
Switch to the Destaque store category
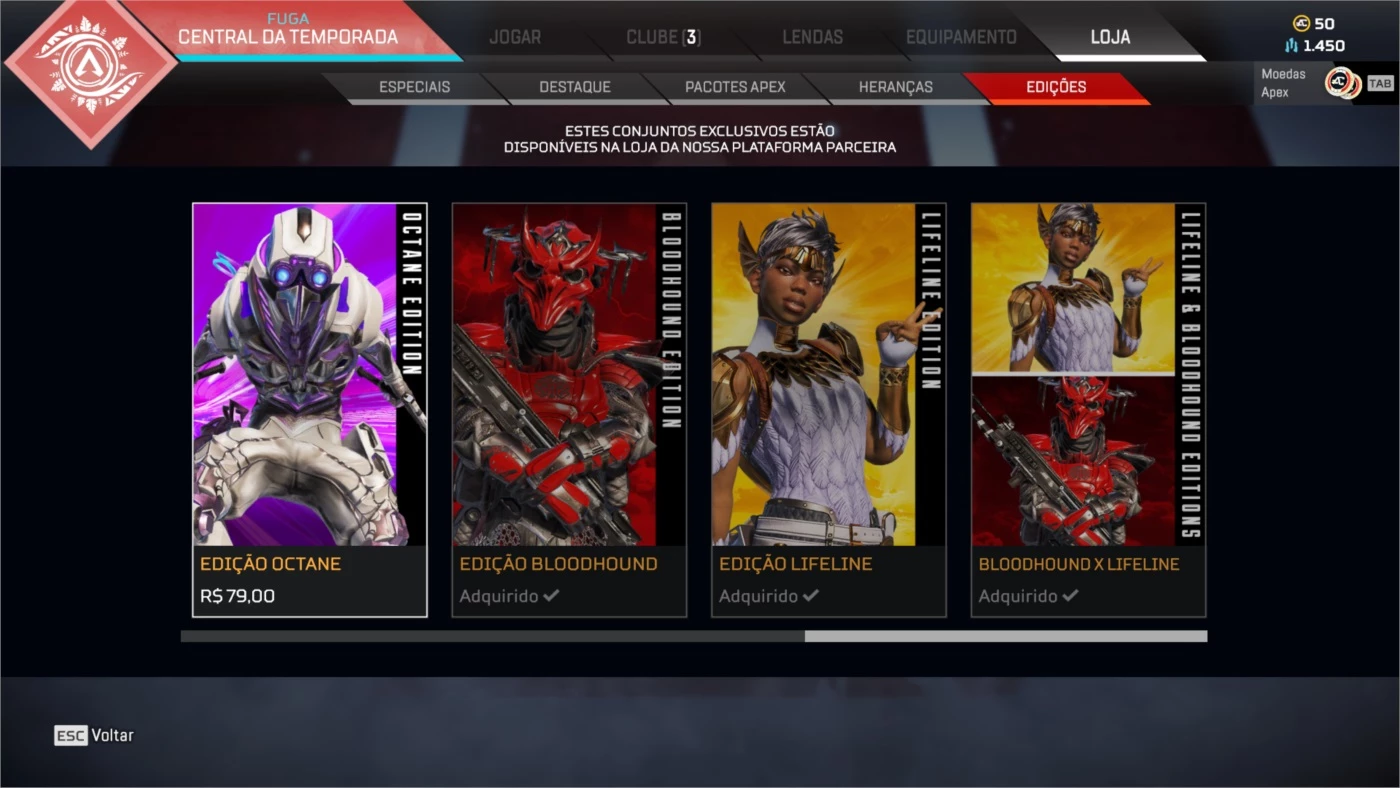pos(575,87)
